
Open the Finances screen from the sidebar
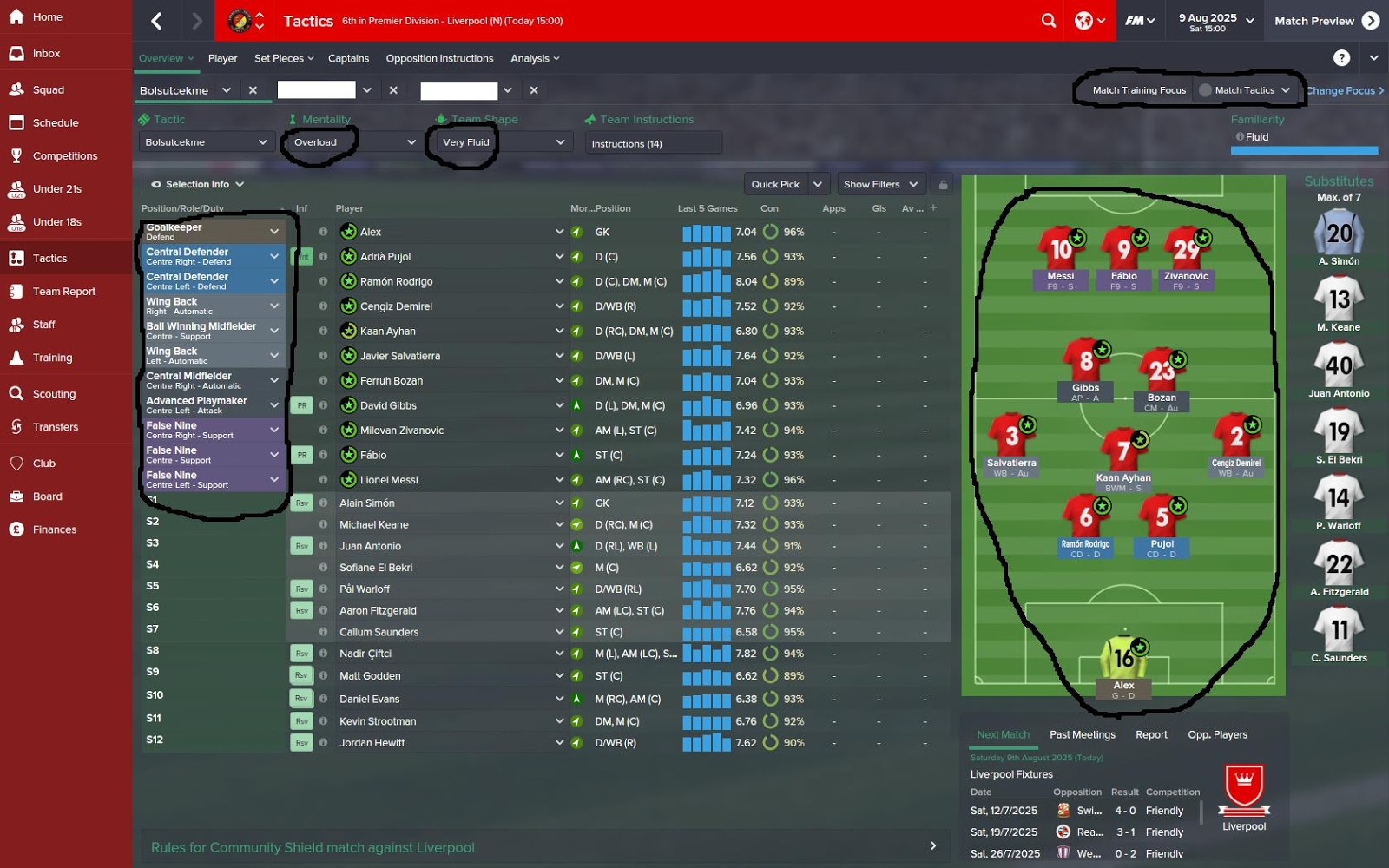click(x=54, y=529)
